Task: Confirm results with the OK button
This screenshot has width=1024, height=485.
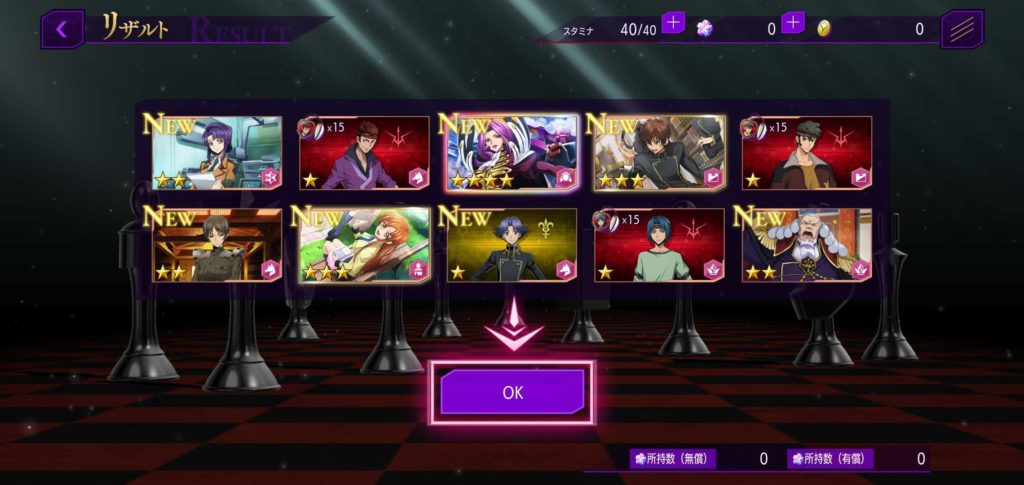Action: pyautogui.click(x=512, y=392)
